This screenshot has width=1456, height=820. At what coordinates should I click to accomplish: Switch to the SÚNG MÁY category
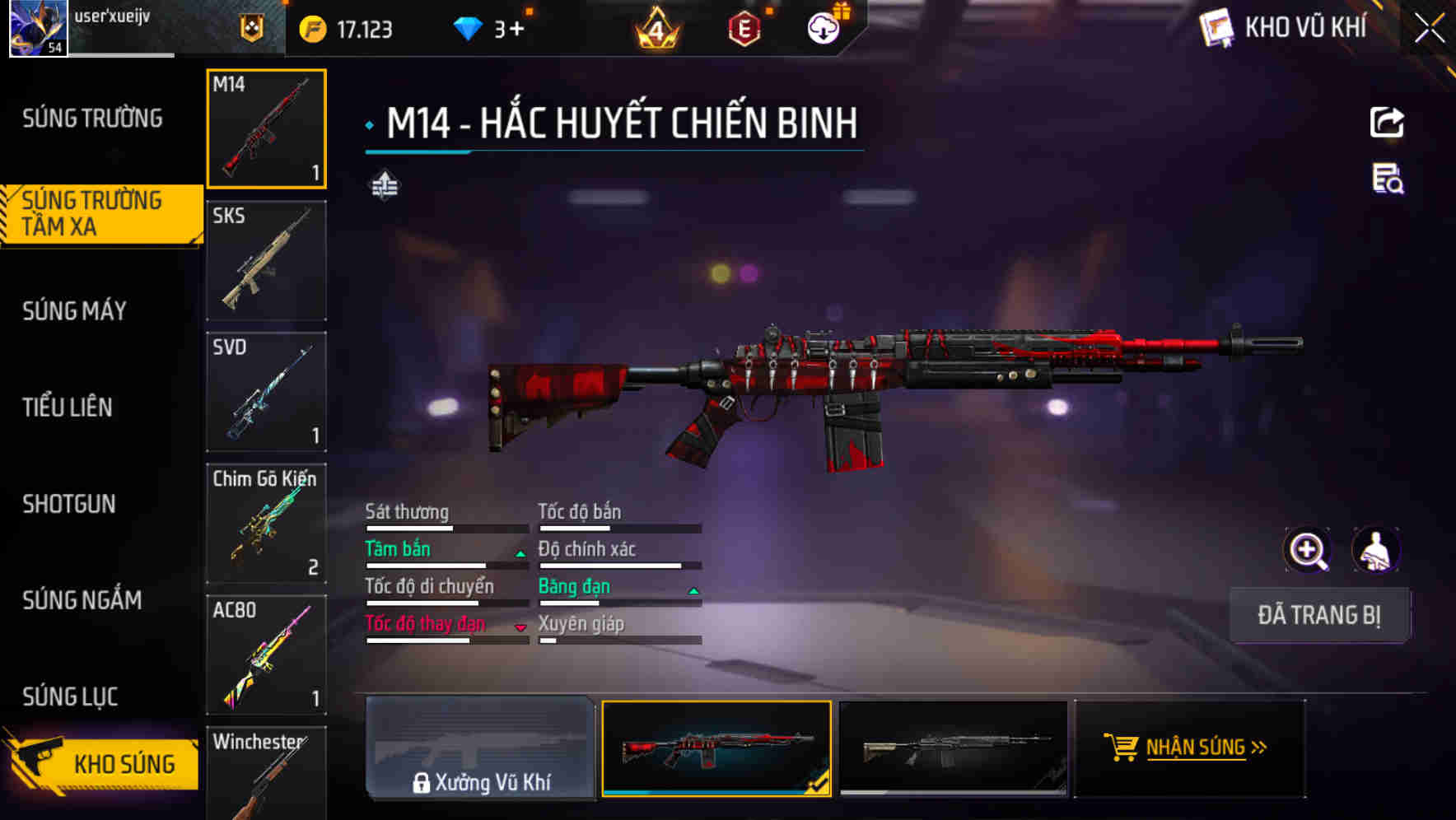pyautogui.click(x=74, y=311)
